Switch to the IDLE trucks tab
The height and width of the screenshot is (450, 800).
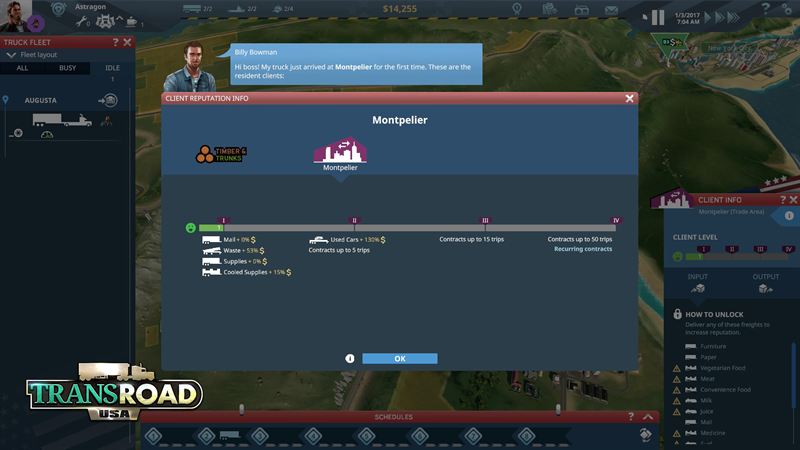(111, 68)
